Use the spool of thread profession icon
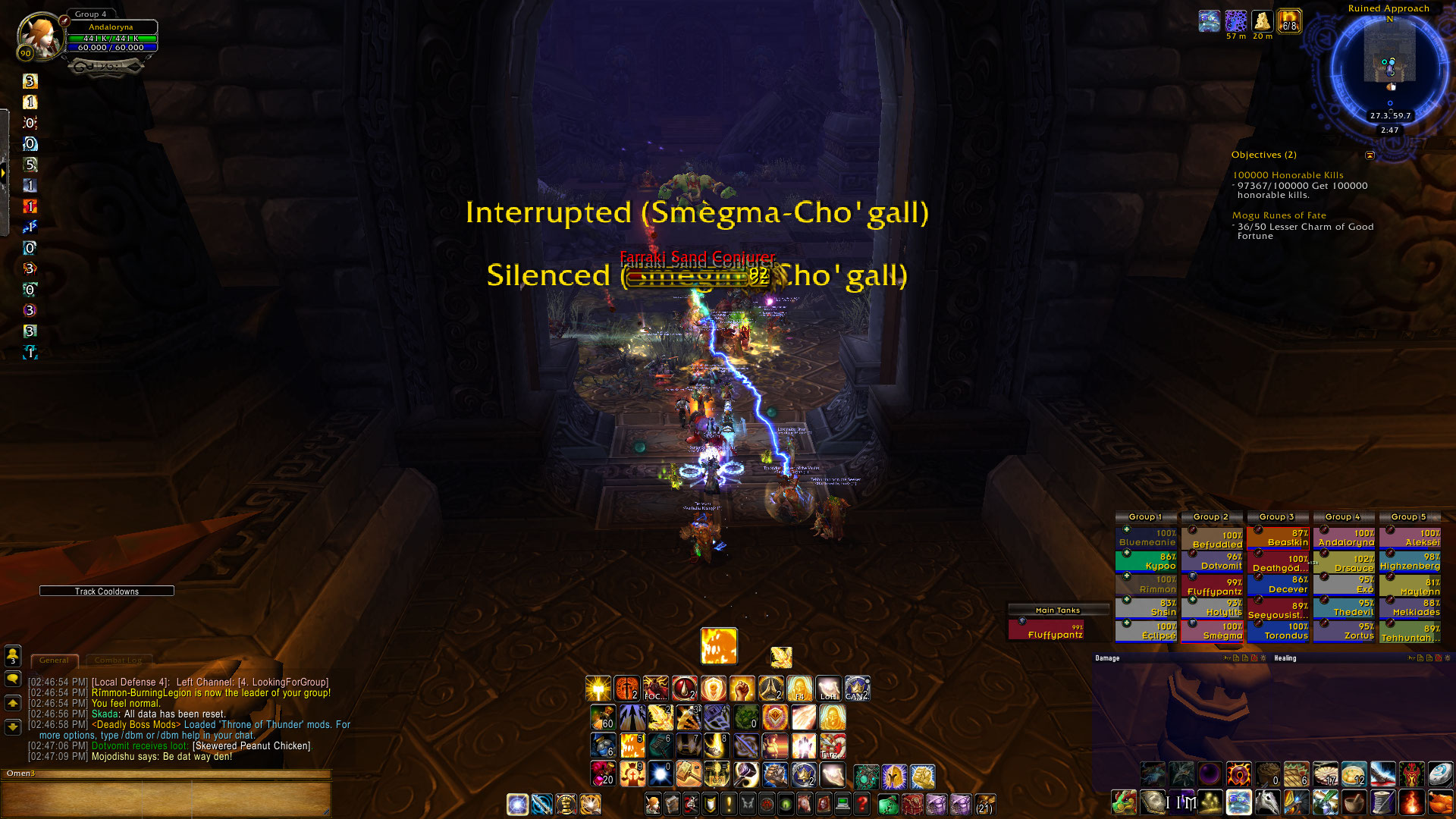Image resolution: width=1456 pixels, height=819 pixels. point(1382,802)
